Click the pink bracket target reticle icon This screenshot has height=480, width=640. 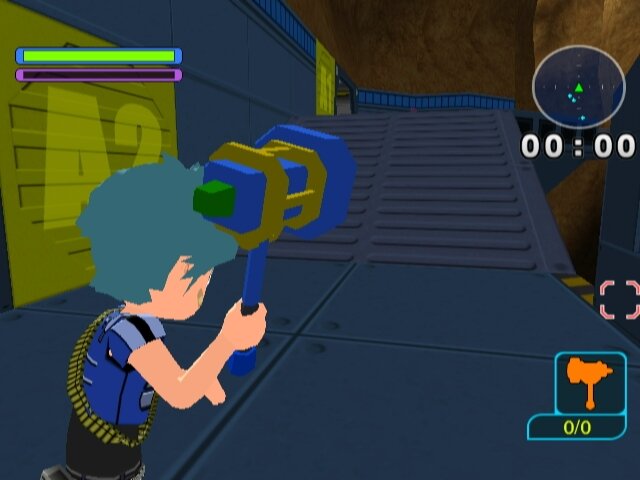619,299
